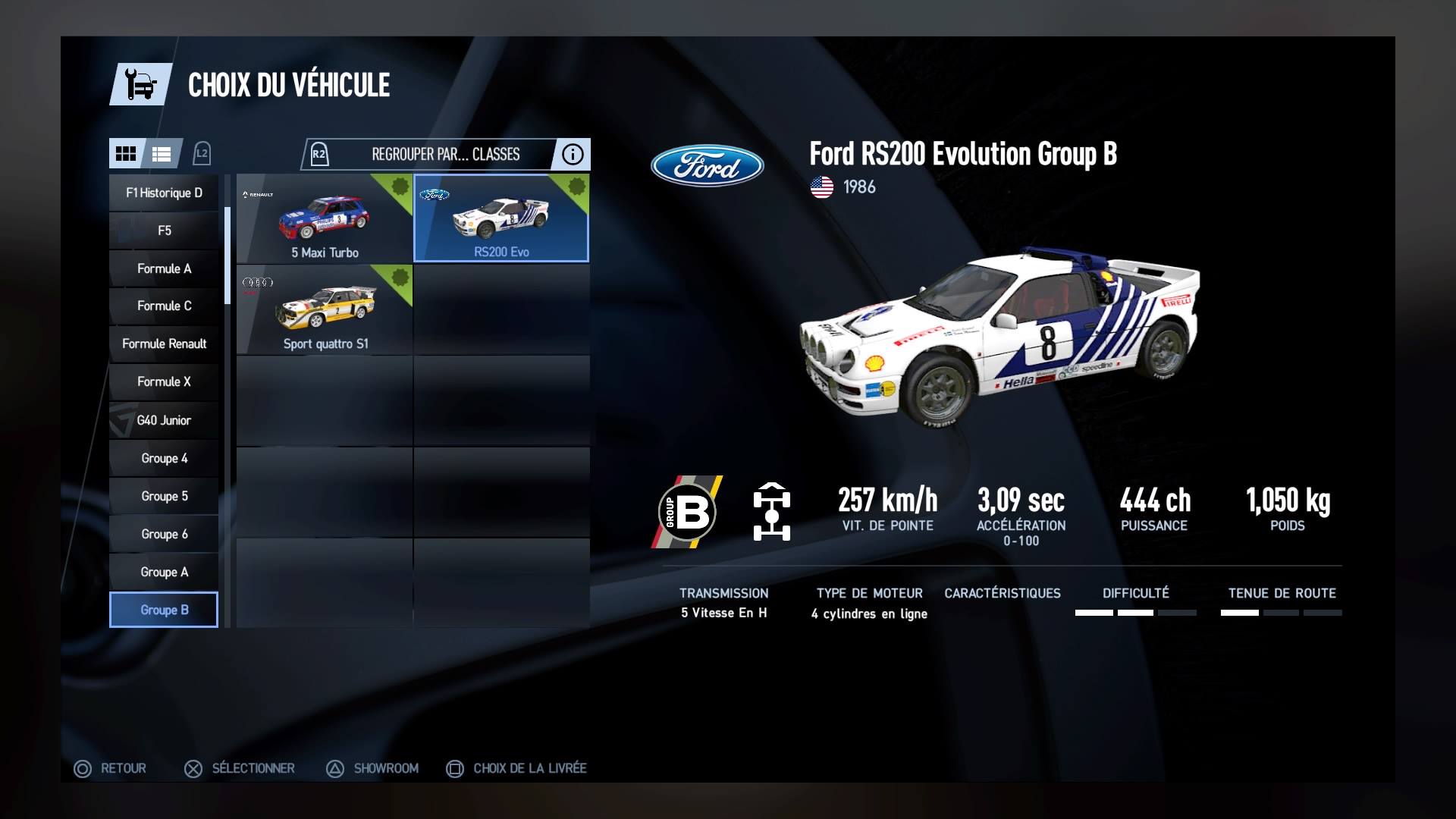Select Formule C in class list

(164, 306)
